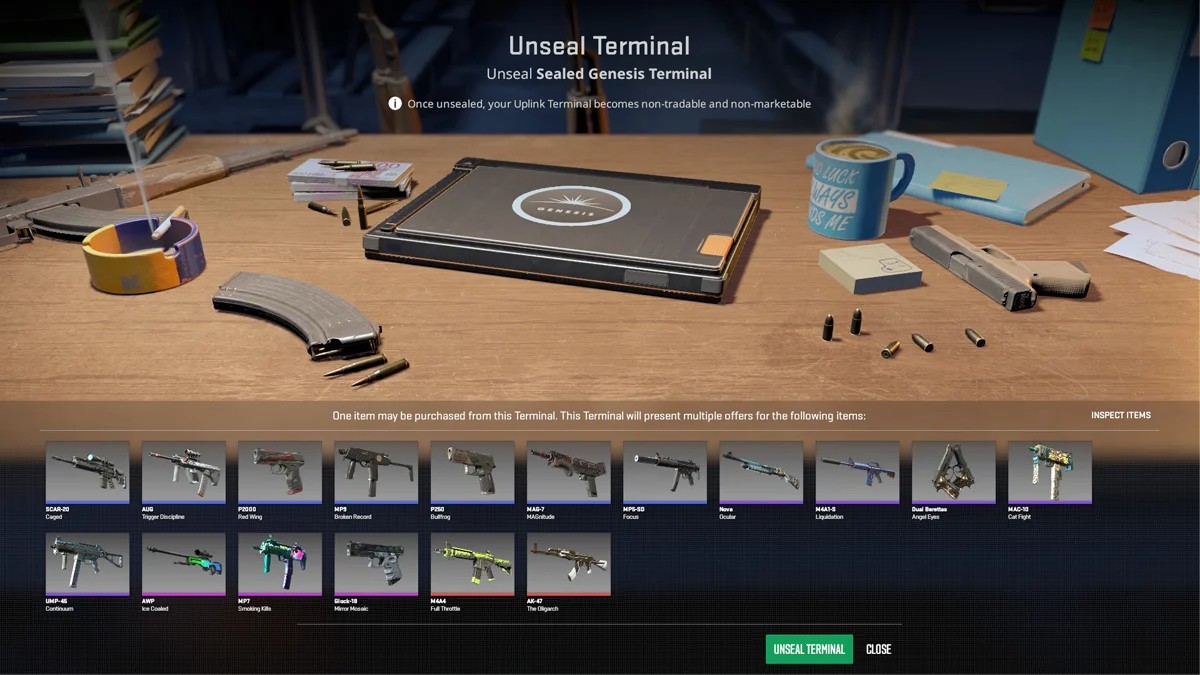Select the AK-47 The Oligarch thumbnail
Viewport: 1200px width, 675px height.
coord(568,564)
